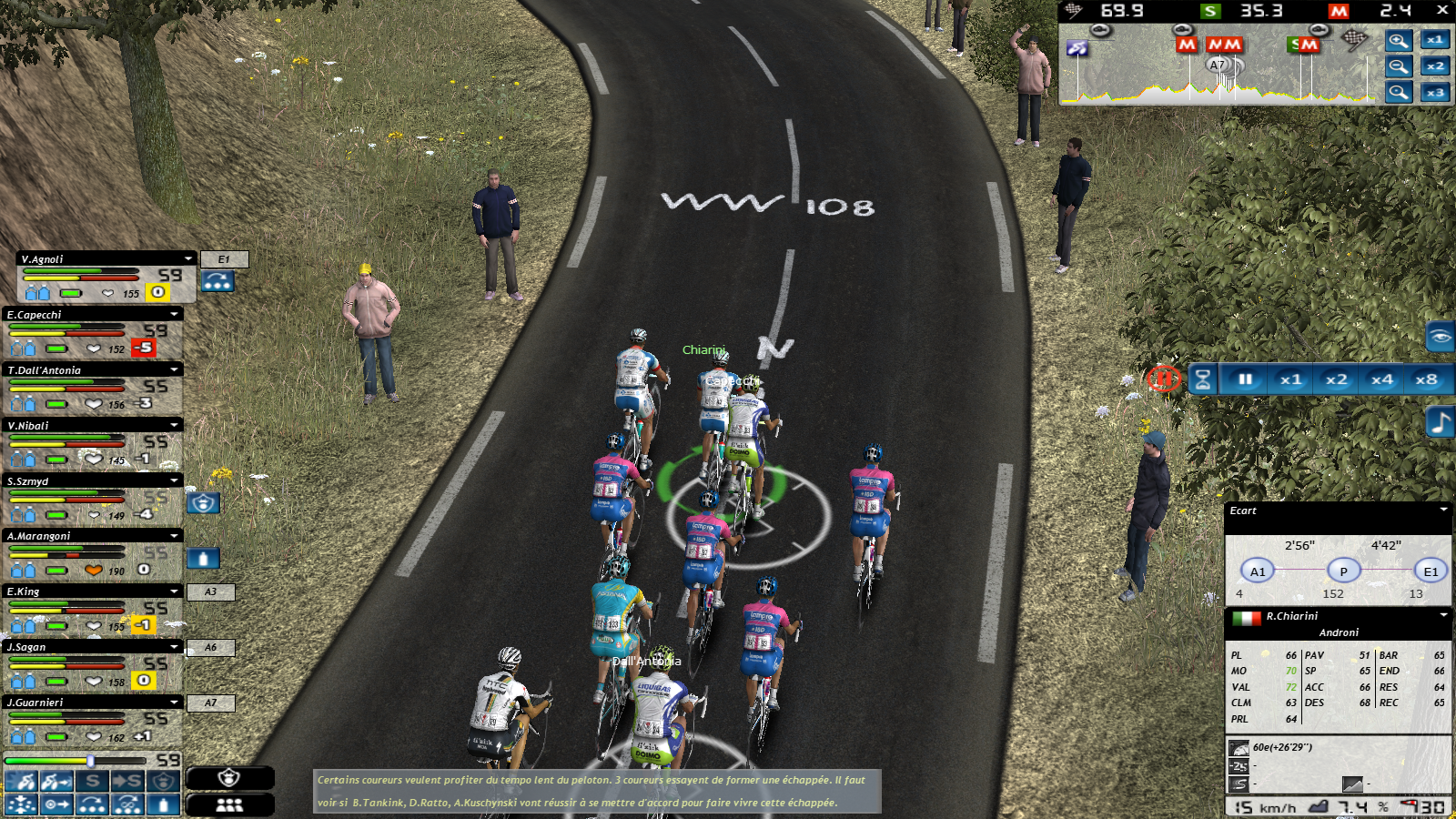Image resolution: width=1456 pixels, height=819 pixels.
Task: Set stage profile scale to x3
Action: click(x=1435, y=93)
